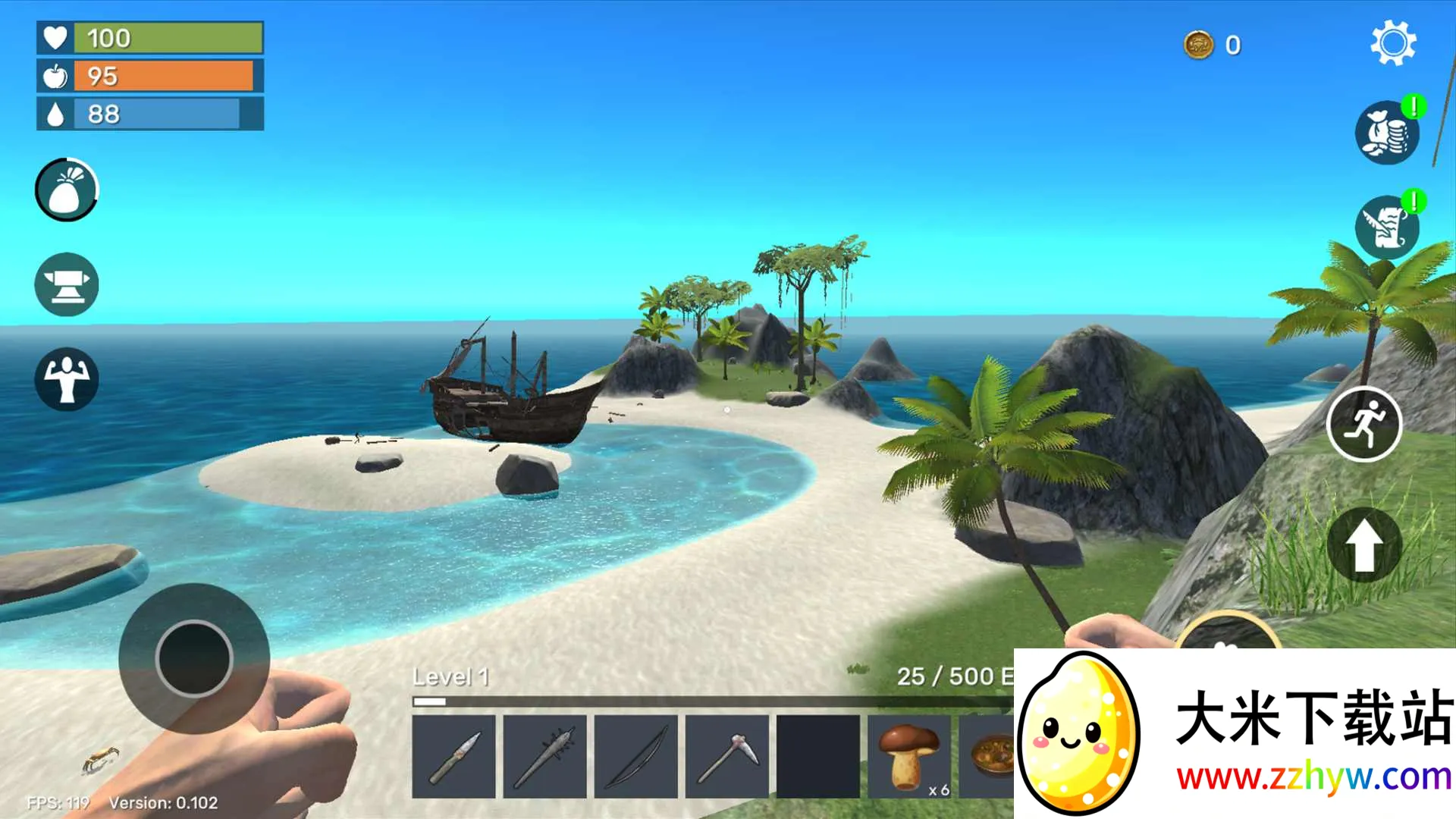This screenshot has height=819, width=1456.
Task: Tap the jump arrow button
Action: click(x=1363, y=545)
